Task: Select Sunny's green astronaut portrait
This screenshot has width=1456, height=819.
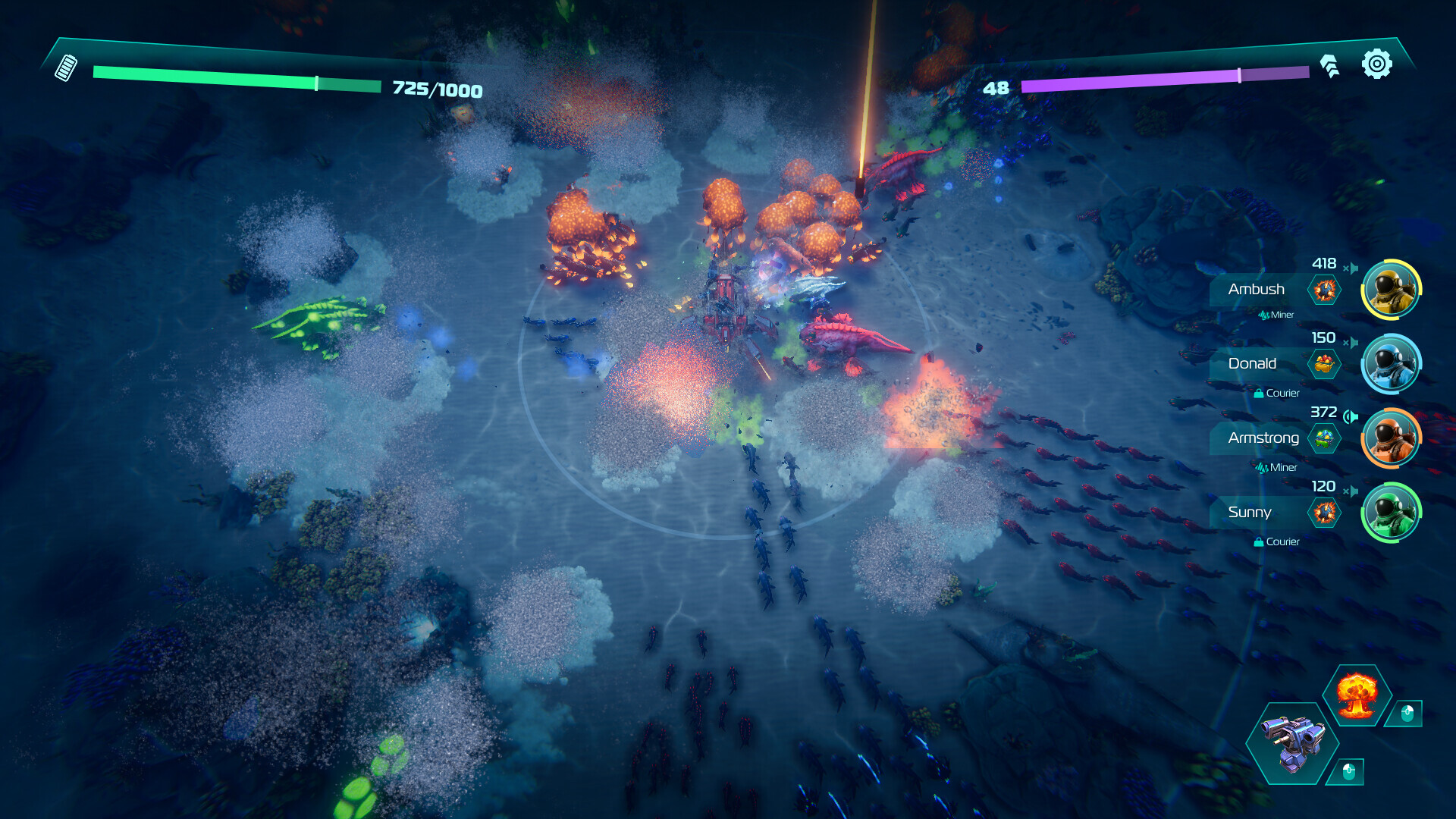Action: [1391, 513]
